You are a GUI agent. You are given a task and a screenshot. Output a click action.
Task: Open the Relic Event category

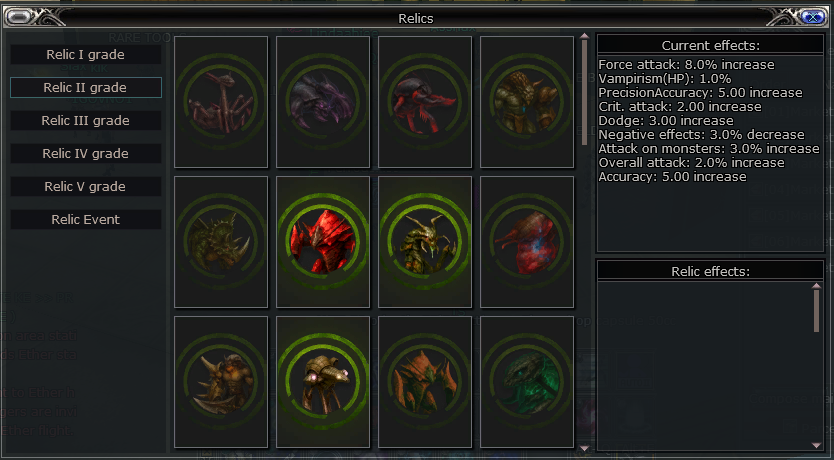coord(86,219)
